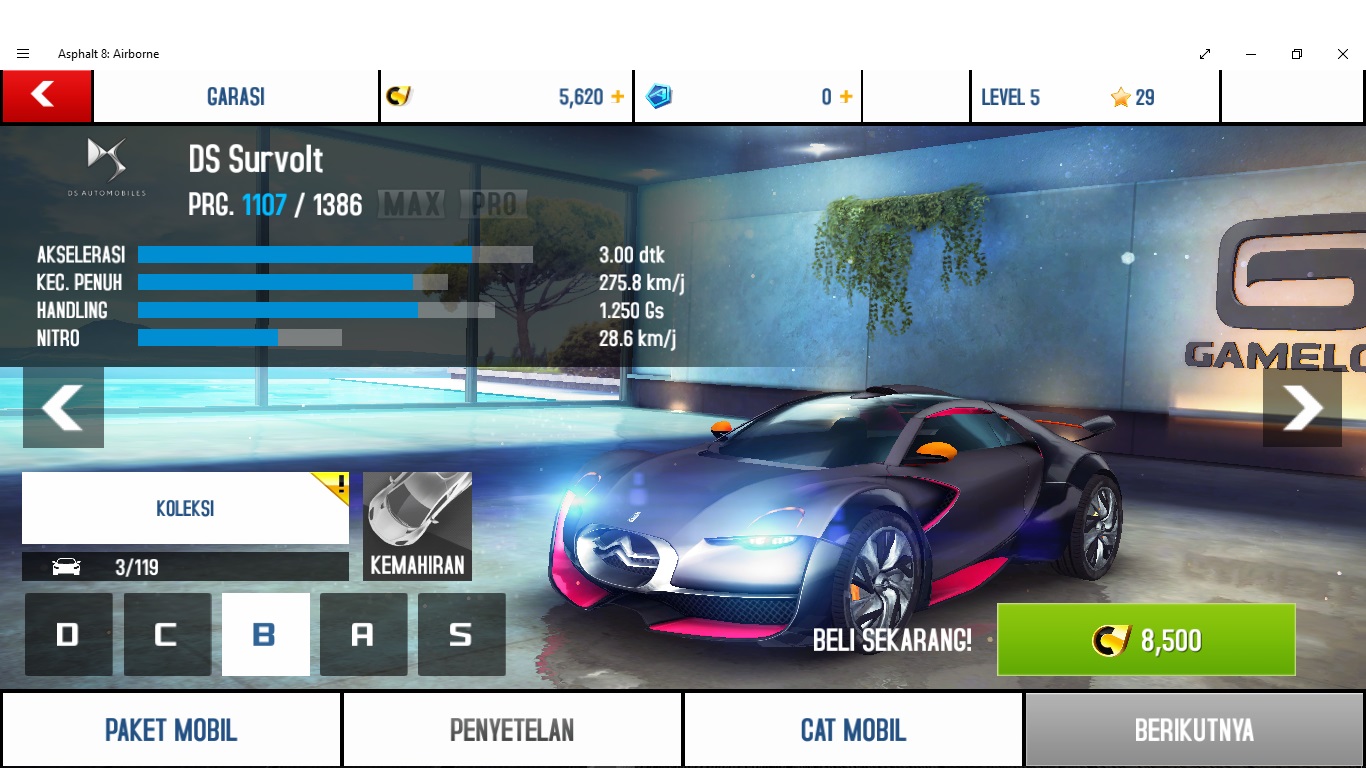Continue with the Berikutnya button

[1194, 730]
